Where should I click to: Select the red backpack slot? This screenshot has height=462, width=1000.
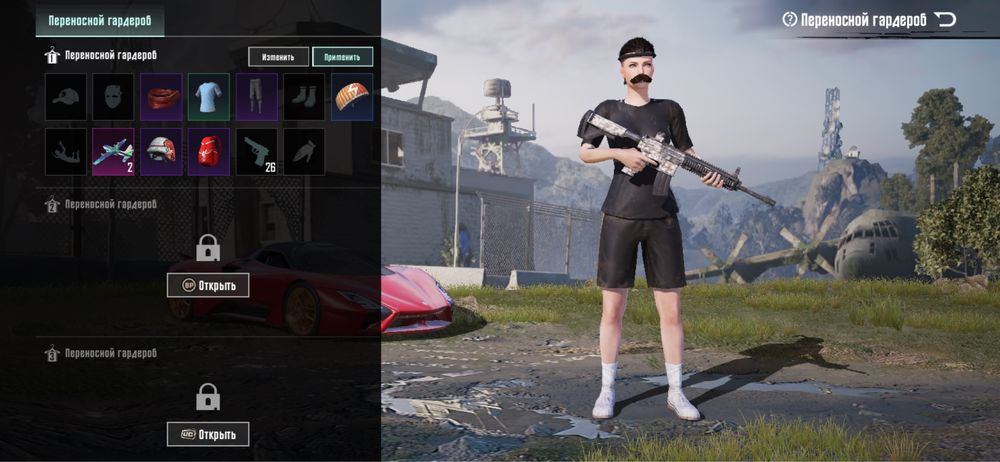coord(208,152)
